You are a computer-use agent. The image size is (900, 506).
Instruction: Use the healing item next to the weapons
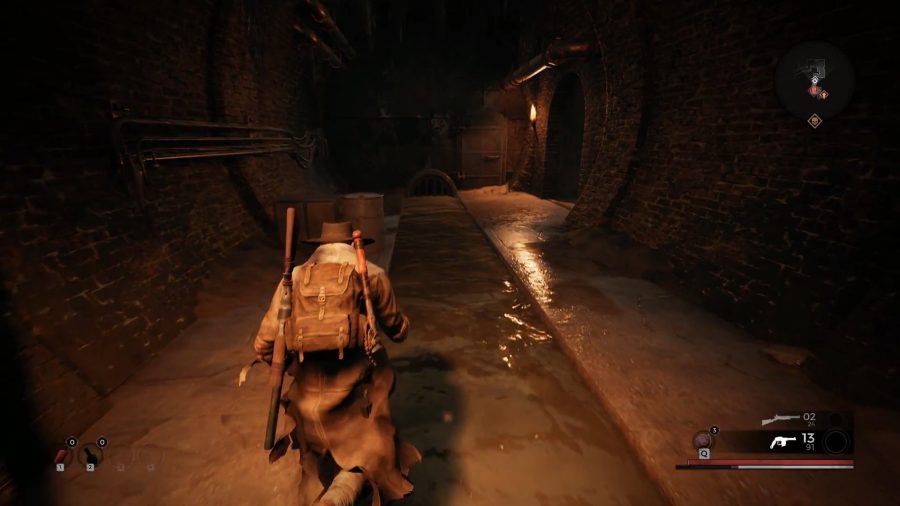703,439
